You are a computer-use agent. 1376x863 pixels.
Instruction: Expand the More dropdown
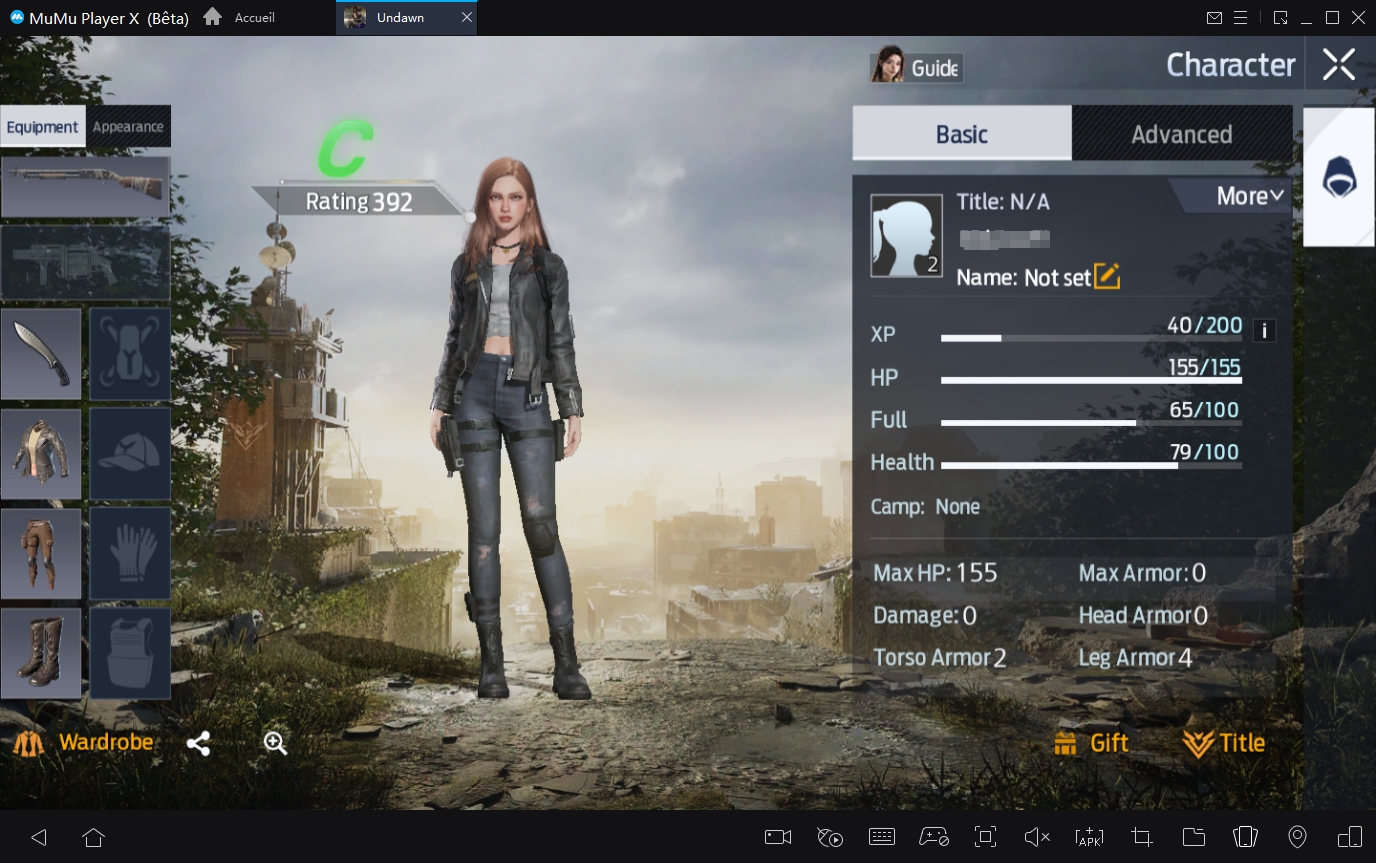[1249, 196]
